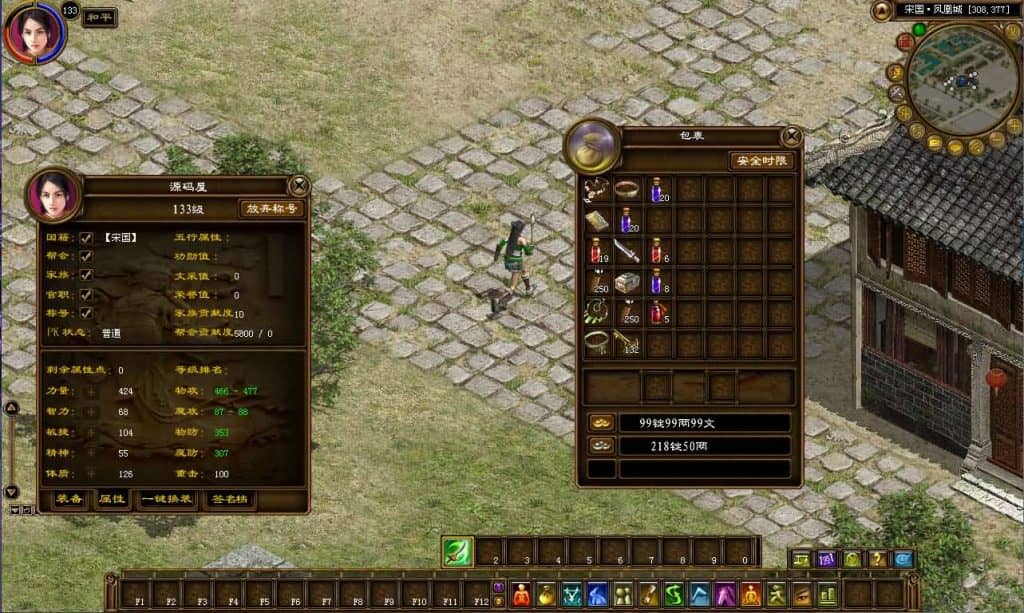
Task: Pick the ring item in the bag
Action: [627, 188]
